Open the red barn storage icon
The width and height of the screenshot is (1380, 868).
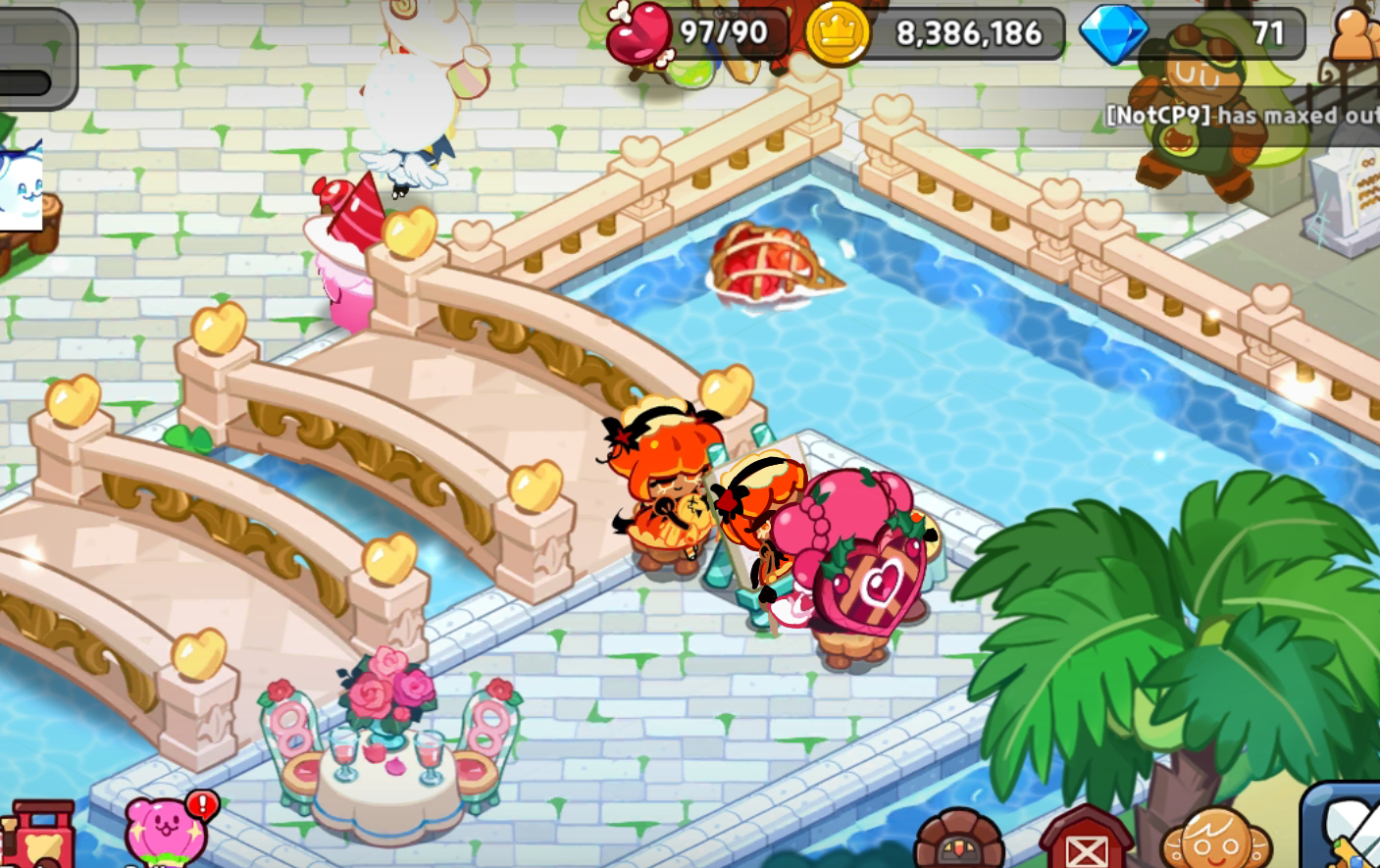click(x=1085, y=840)
